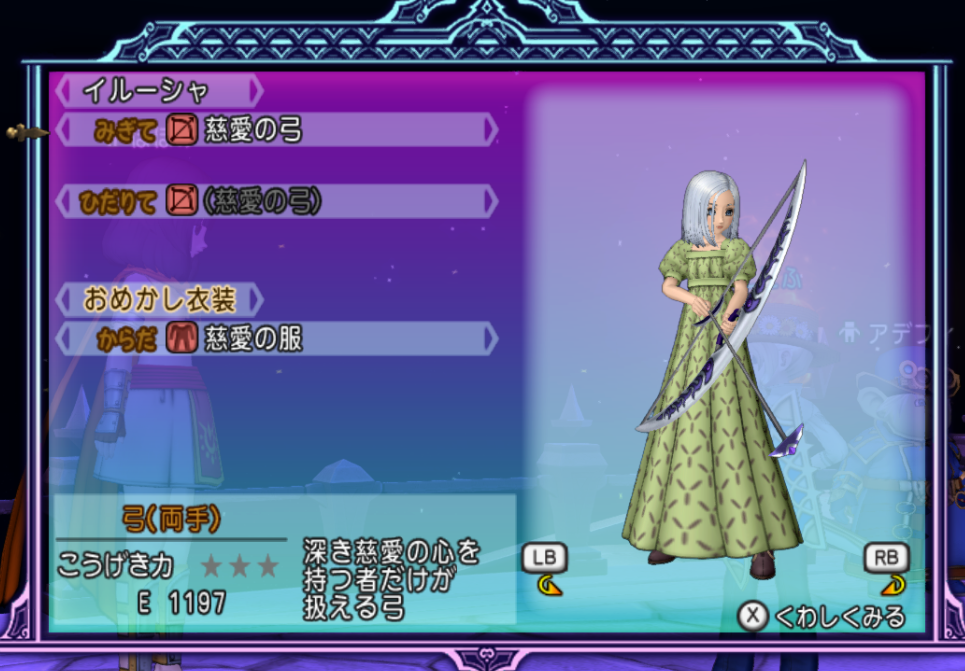Image resolution: width=965 pixels, height=671 pixels.
Task: Choose the ひだりて equipment slot
Action: pyautogui.click(x=276, y=202)
